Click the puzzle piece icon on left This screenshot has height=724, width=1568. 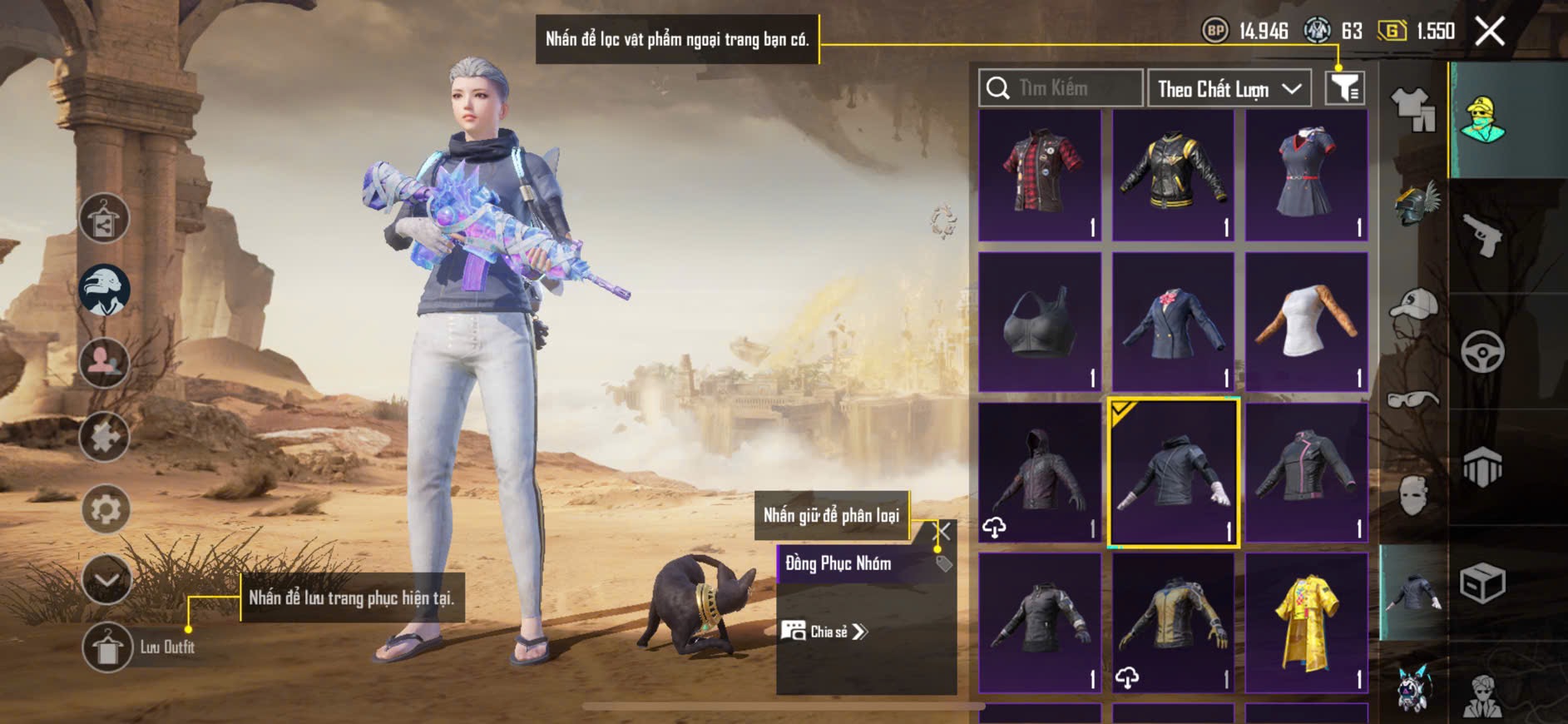pyautogui.click(x=104, y=437)
